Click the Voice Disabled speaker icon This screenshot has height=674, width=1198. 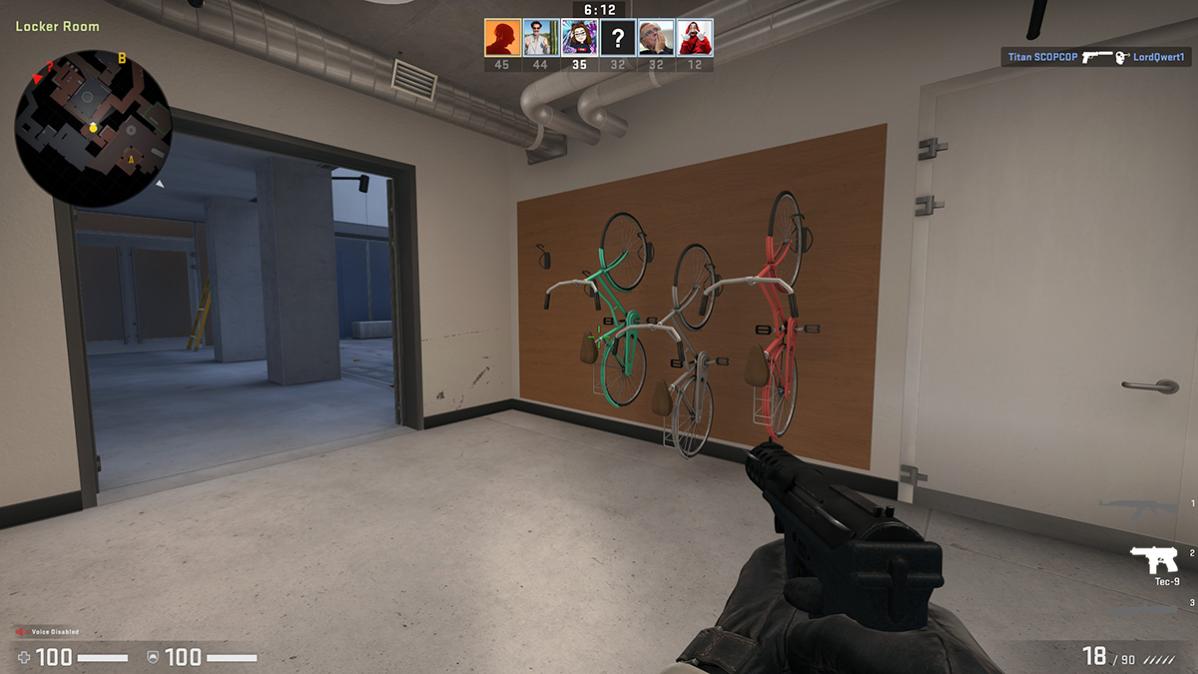(21, 632)
